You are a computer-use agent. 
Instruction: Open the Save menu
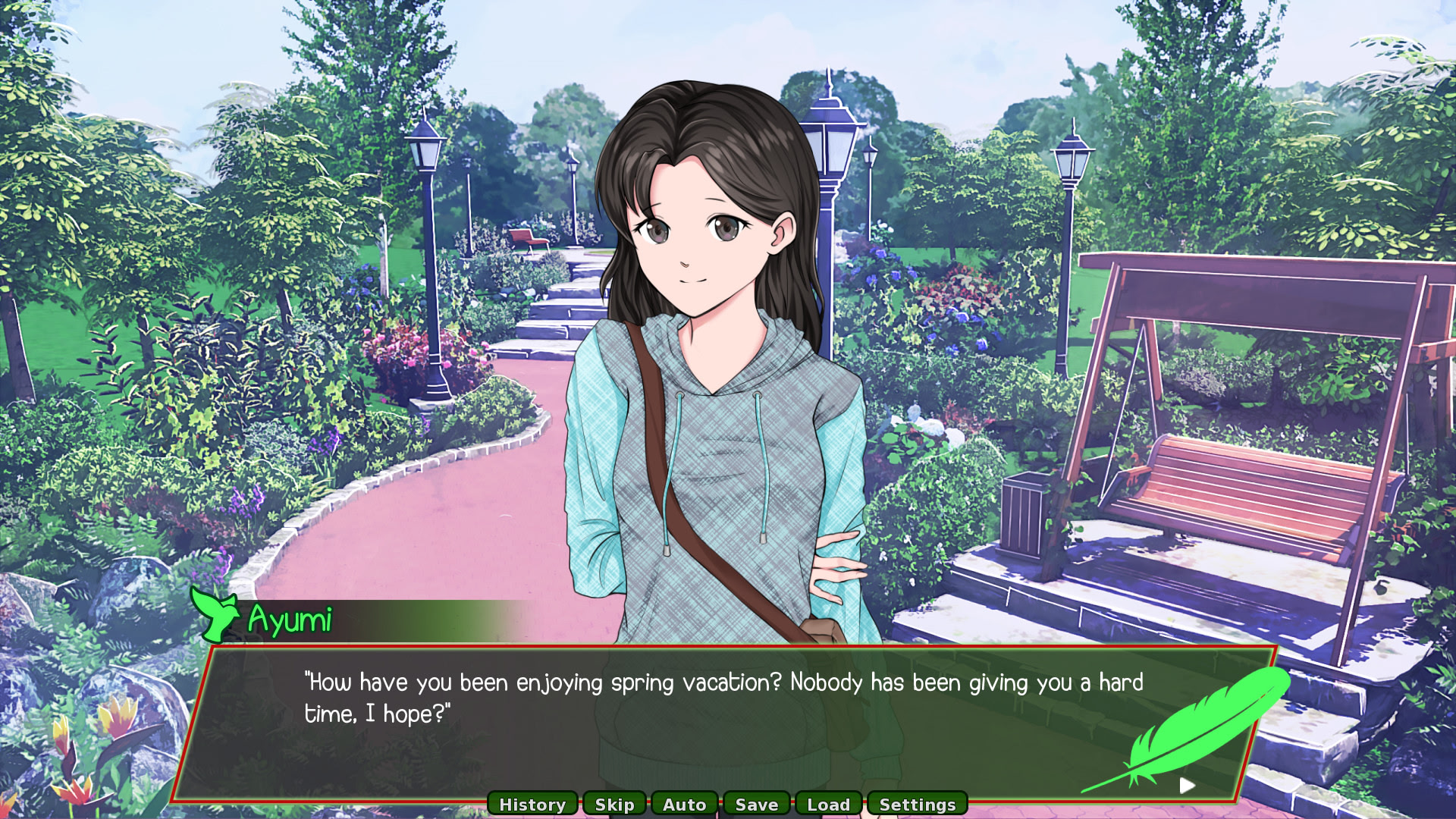pos(757,804)
